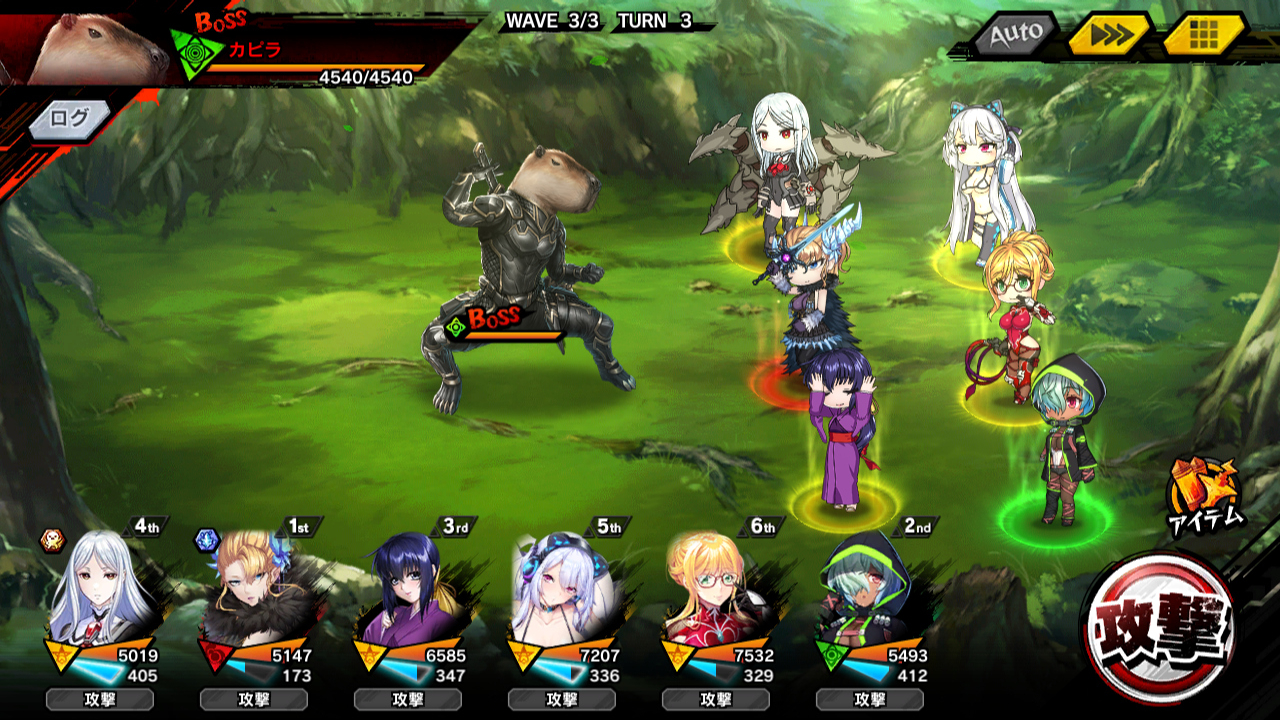Change action under the 5147 HP character
Image resolution: width=1280 pixels, height=720 pixels.
click(254, 700)
